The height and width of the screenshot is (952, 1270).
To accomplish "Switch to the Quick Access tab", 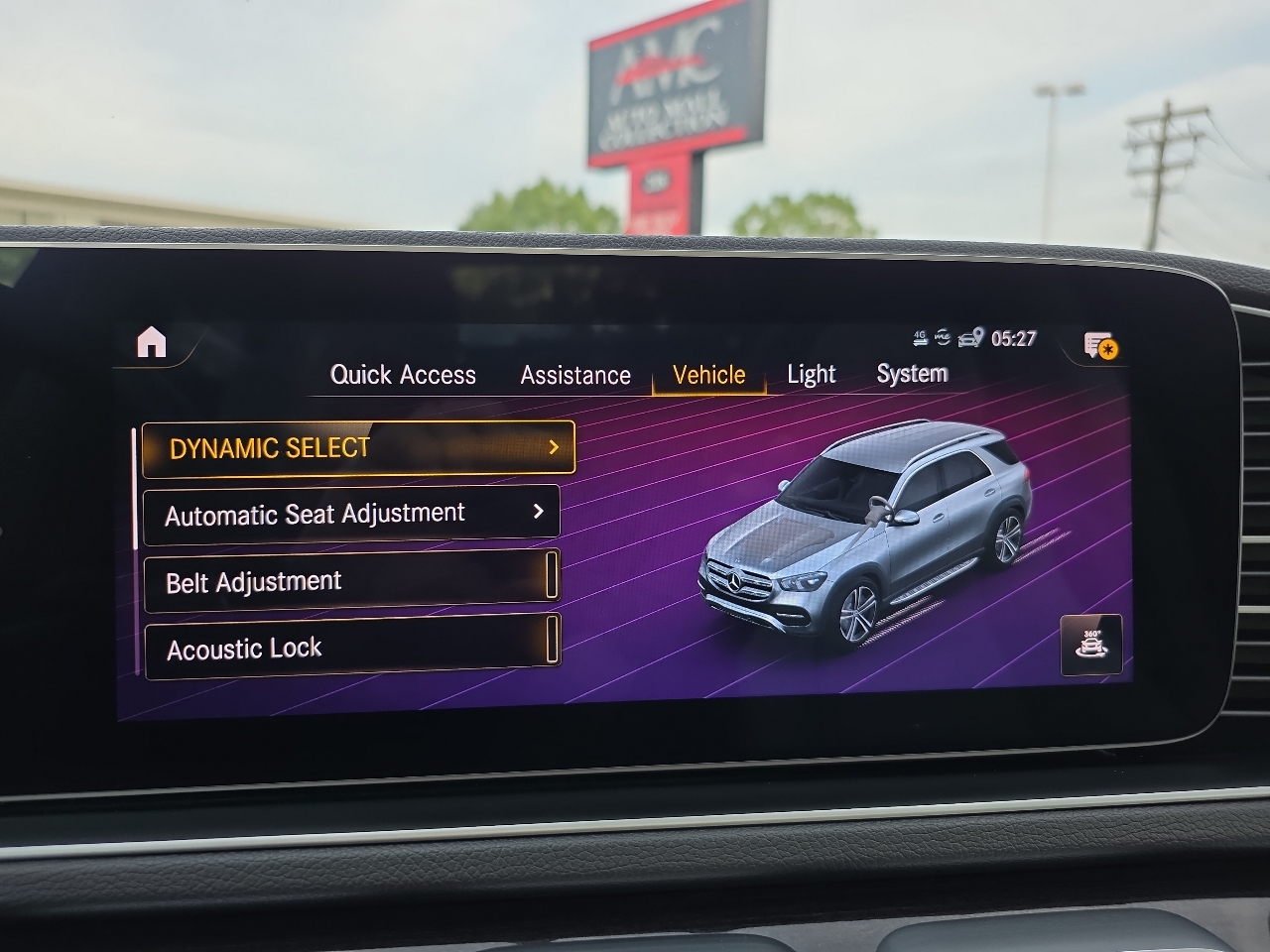I will click(403, 375).
